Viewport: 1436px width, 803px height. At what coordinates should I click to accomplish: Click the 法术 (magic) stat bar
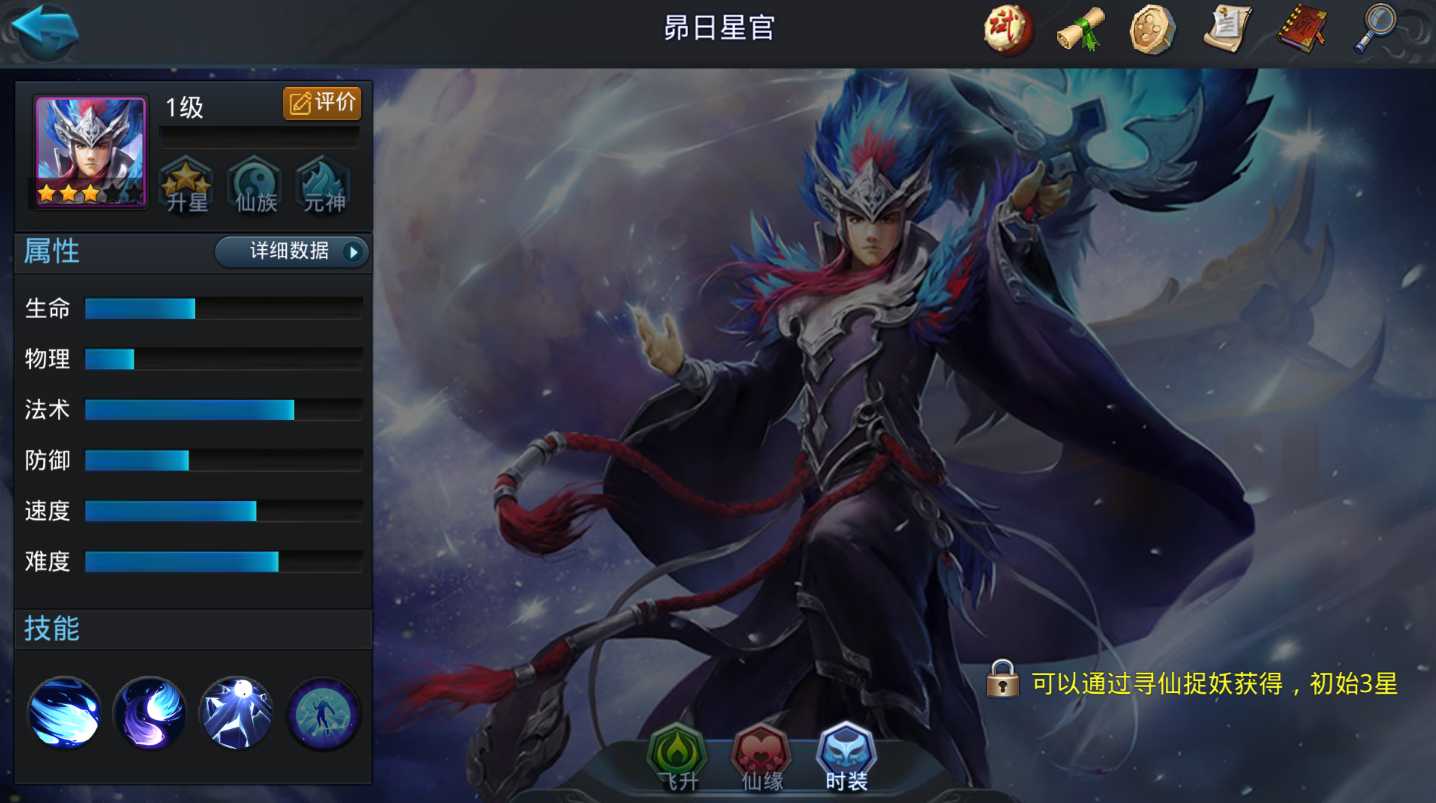coord(190,410)
